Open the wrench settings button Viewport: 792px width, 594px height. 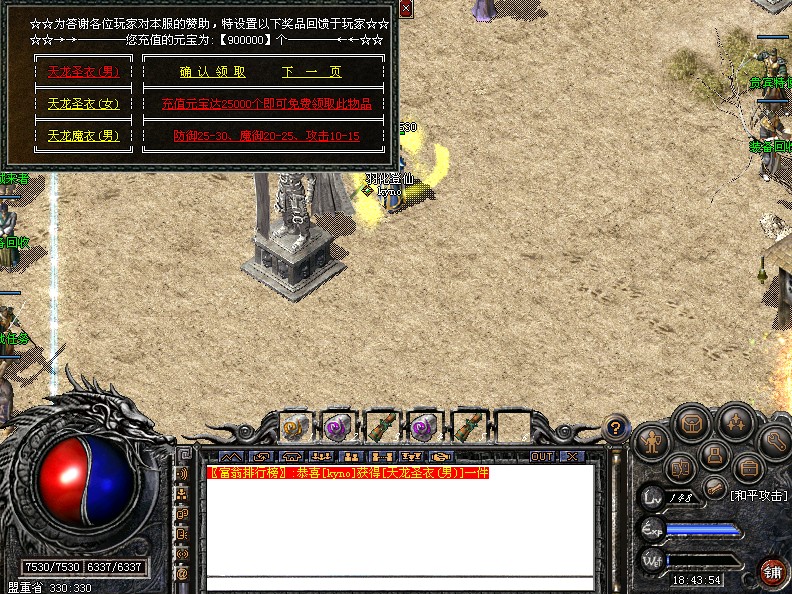click(775, 440)
